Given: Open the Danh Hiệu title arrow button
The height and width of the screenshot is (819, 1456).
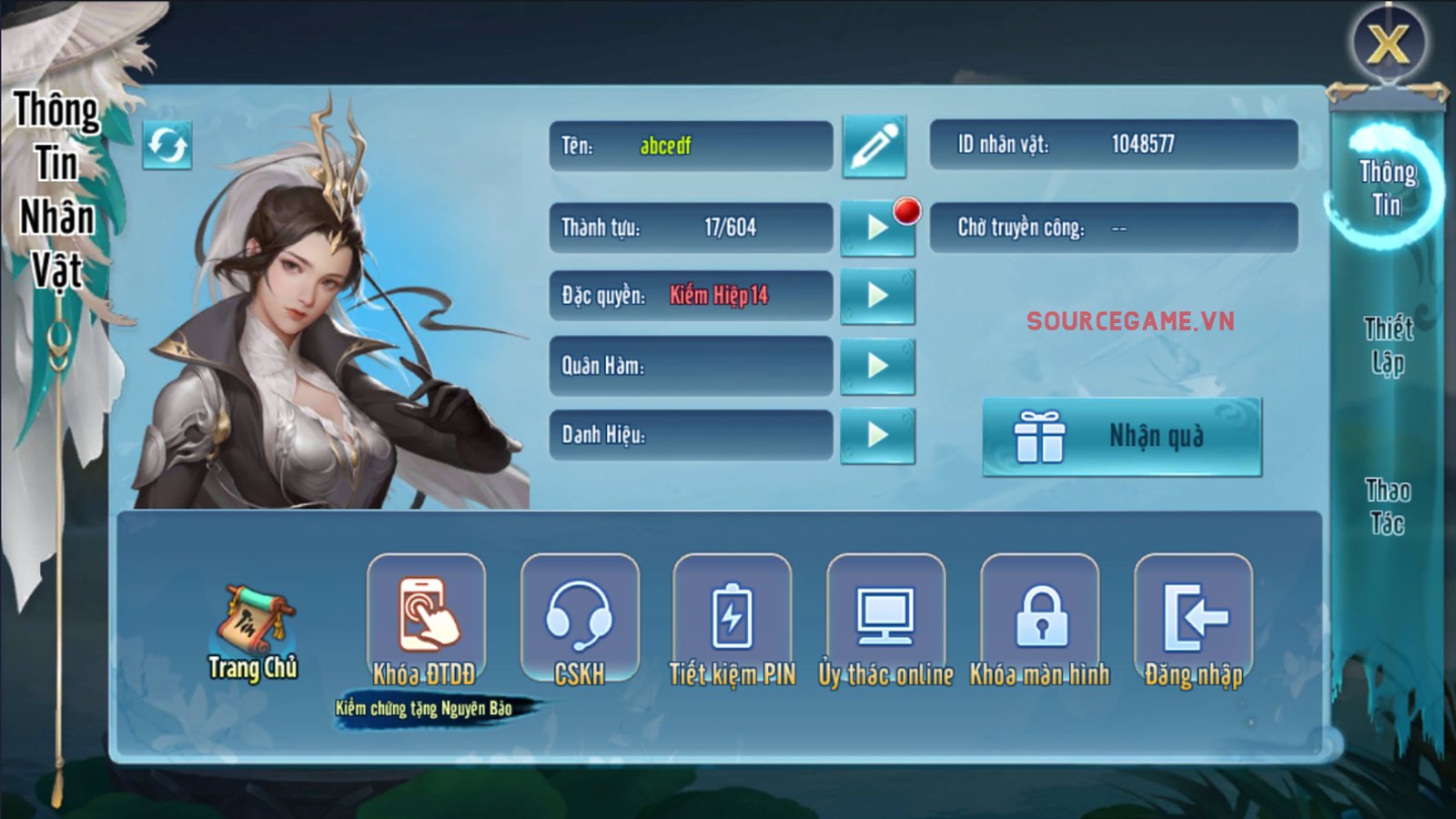Looking at the screenshot, I should tap(877, 435).
